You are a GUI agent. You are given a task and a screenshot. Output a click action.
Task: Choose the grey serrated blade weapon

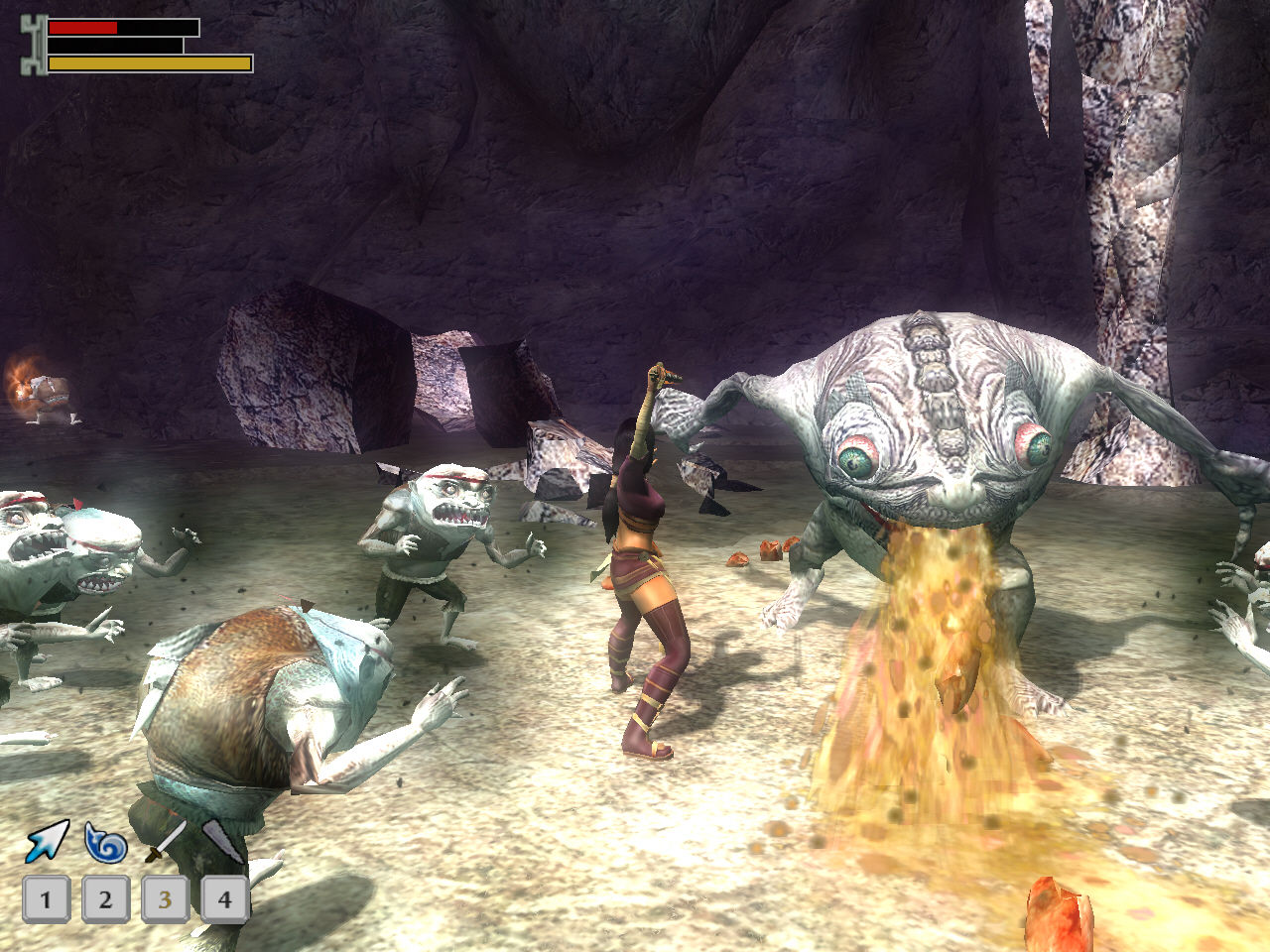223,842
